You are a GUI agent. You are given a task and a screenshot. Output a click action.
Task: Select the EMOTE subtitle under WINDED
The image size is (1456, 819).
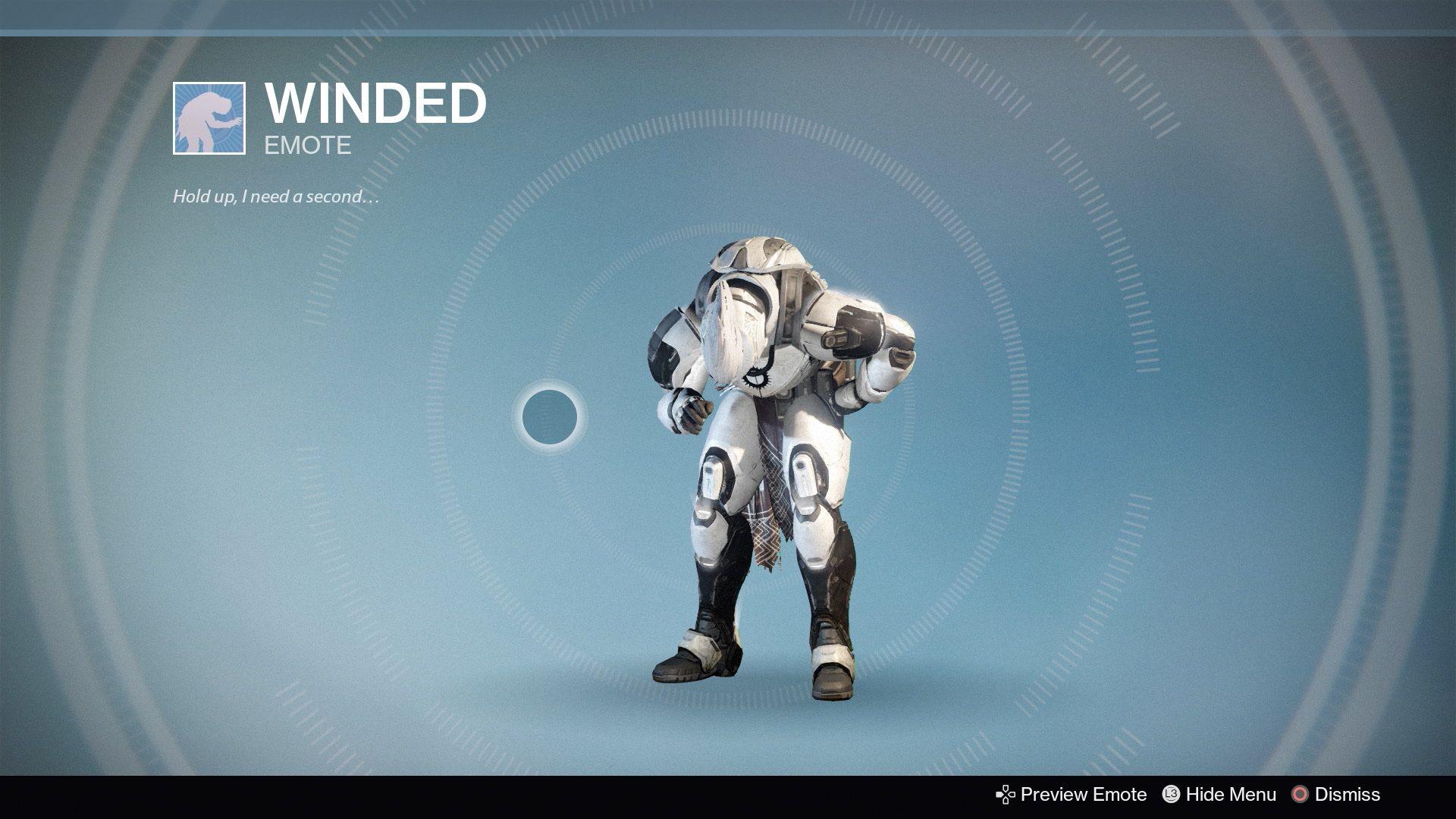[306, 145]
